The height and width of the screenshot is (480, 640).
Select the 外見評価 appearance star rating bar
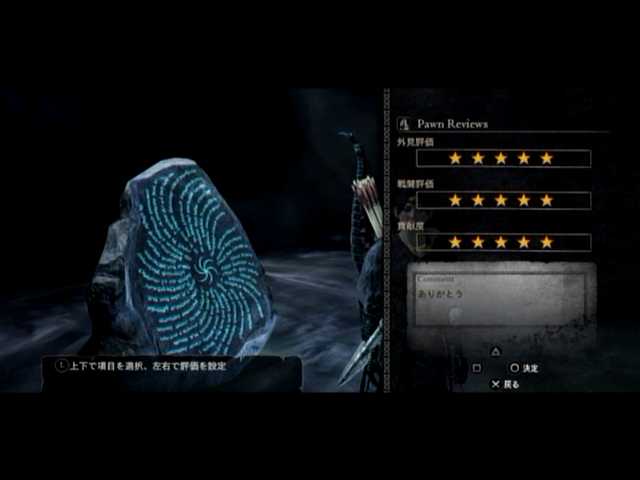click(x=503, y=158)
